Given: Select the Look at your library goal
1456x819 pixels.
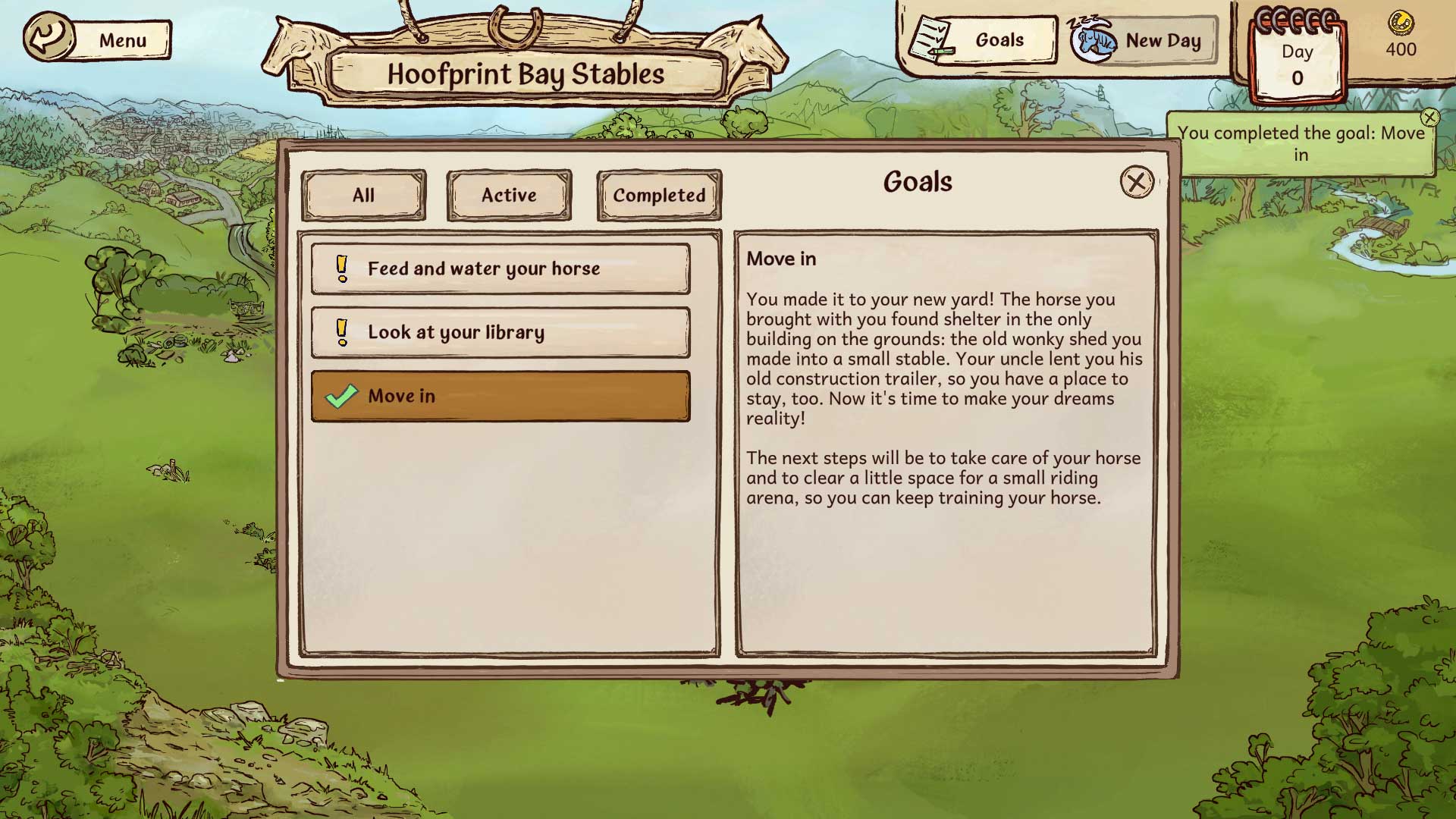Looking at the screenshot, I should (x=500, y=332).
